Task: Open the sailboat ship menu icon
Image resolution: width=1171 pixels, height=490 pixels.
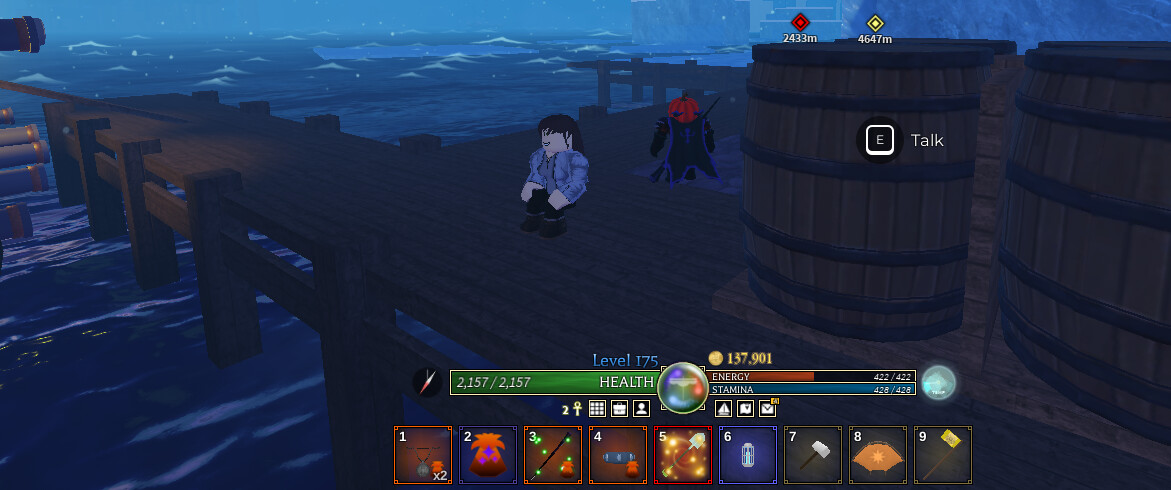Action: tap(723, 408)
